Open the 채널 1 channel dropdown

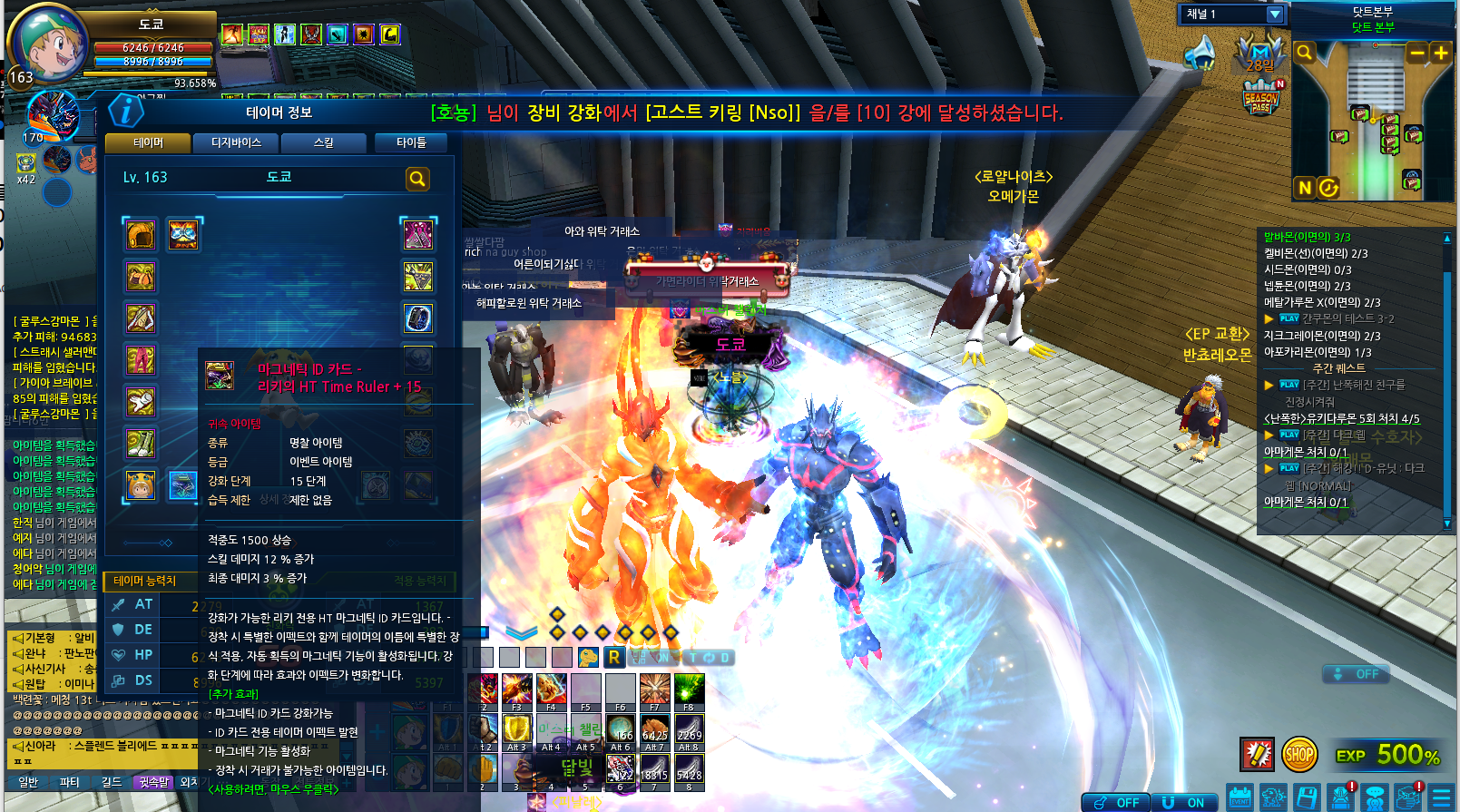click(x=1274, y=15)
